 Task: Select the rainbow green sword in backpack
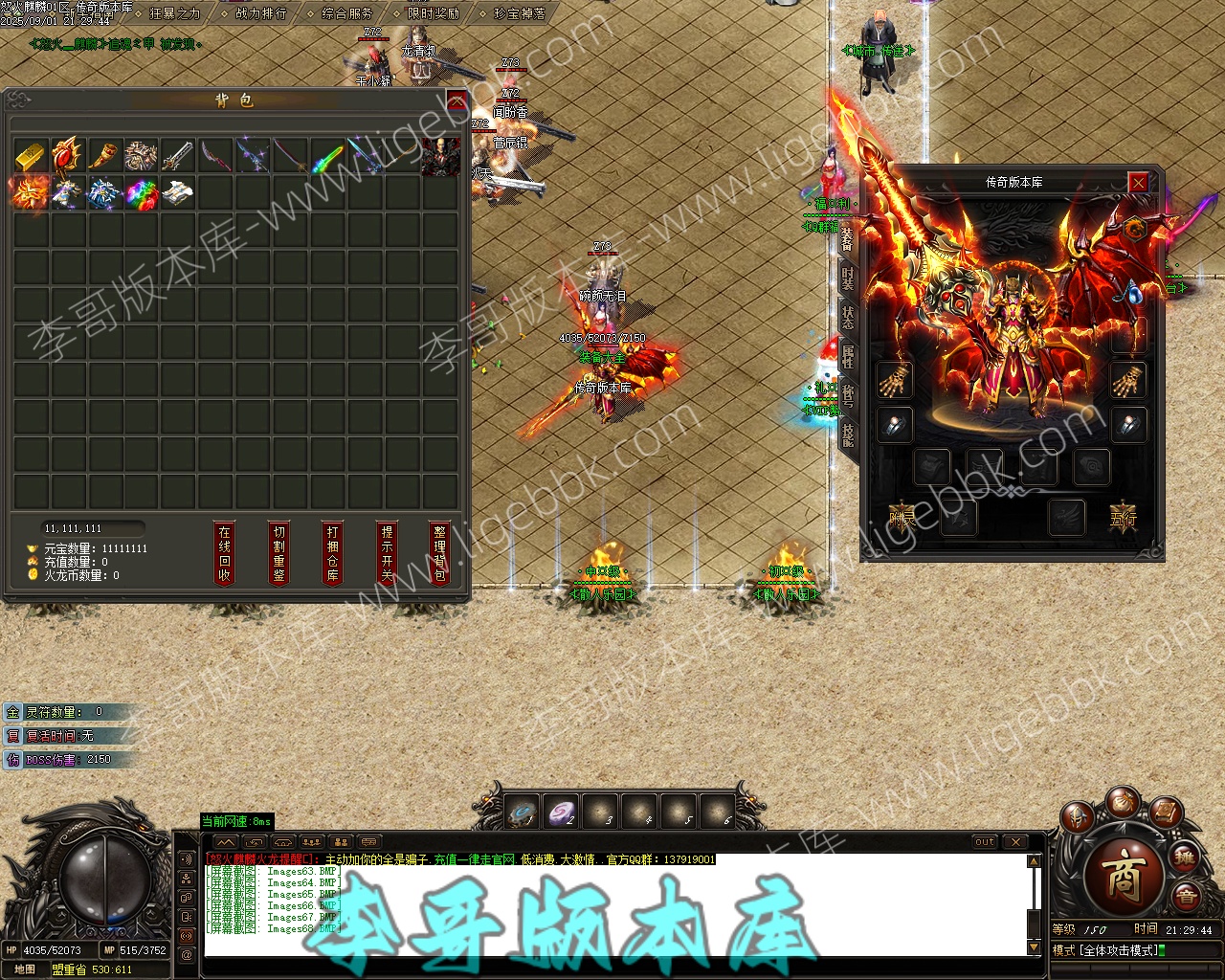(328, 155)
